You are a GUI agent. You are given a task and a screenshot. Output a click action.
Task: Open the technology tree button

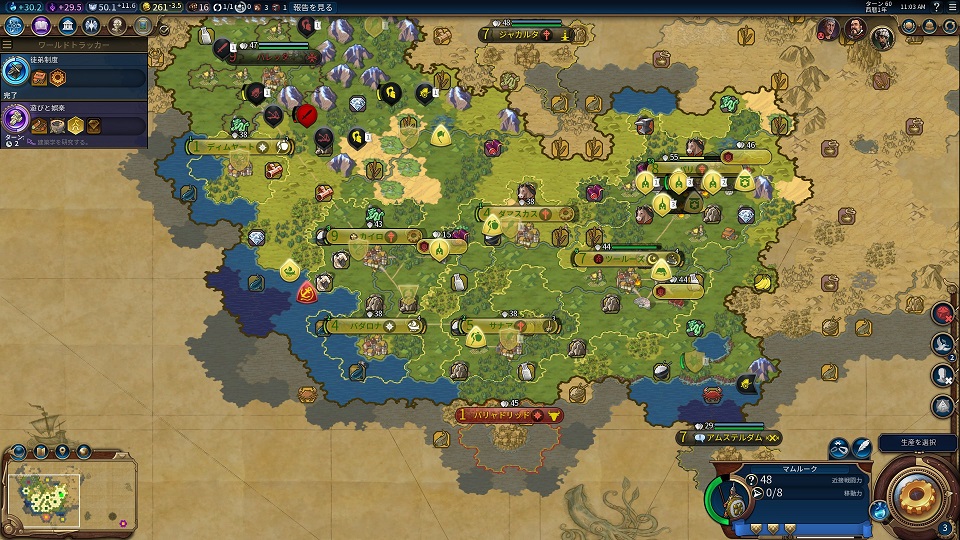point(15,26)
